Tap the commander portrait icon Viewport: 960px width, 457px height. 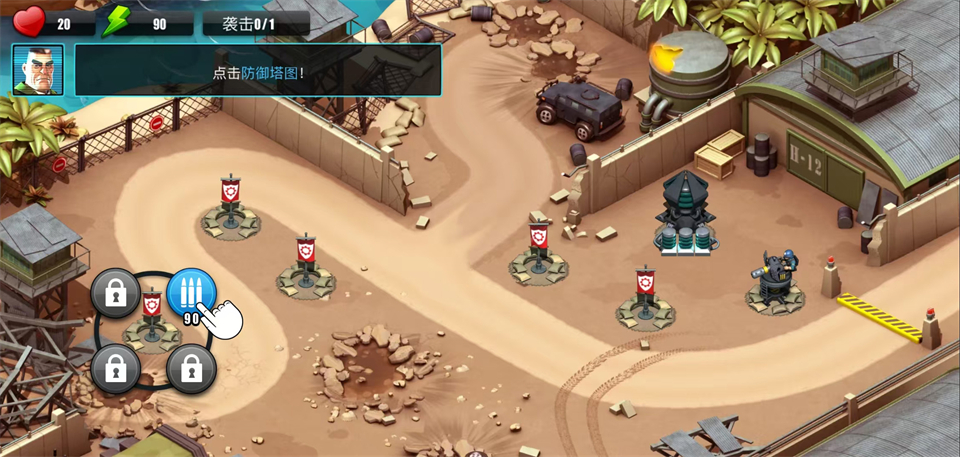[39, 70]
